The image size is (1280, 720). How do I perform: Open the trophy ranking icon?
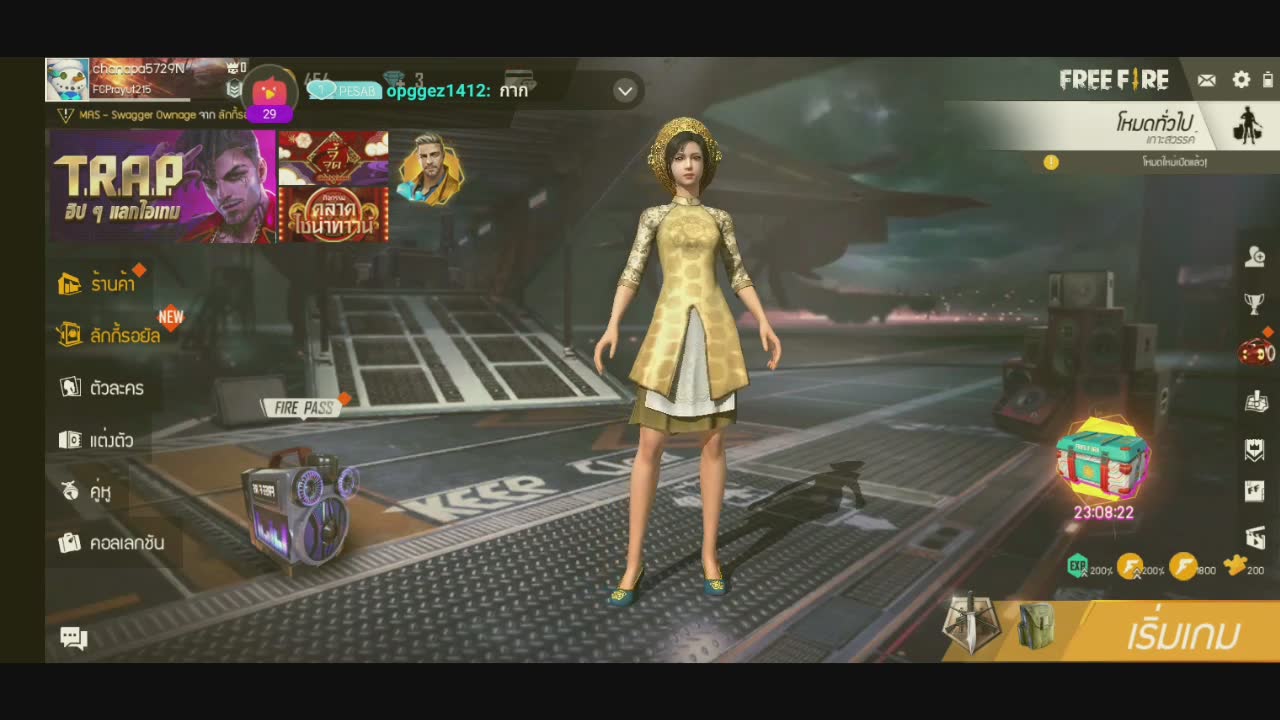[1254, 303]
